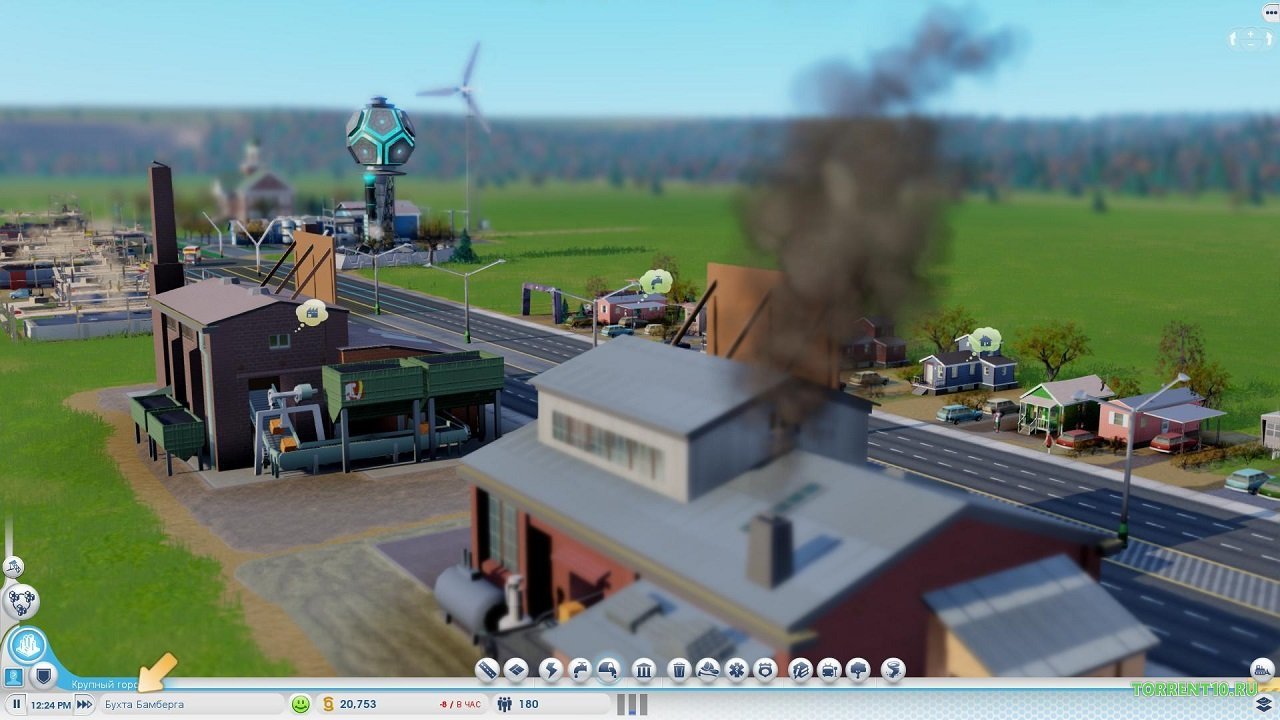Click the budget display showing 20,753
The height and width of the screenshot is (720, 1280).
(x=360, y=703)
